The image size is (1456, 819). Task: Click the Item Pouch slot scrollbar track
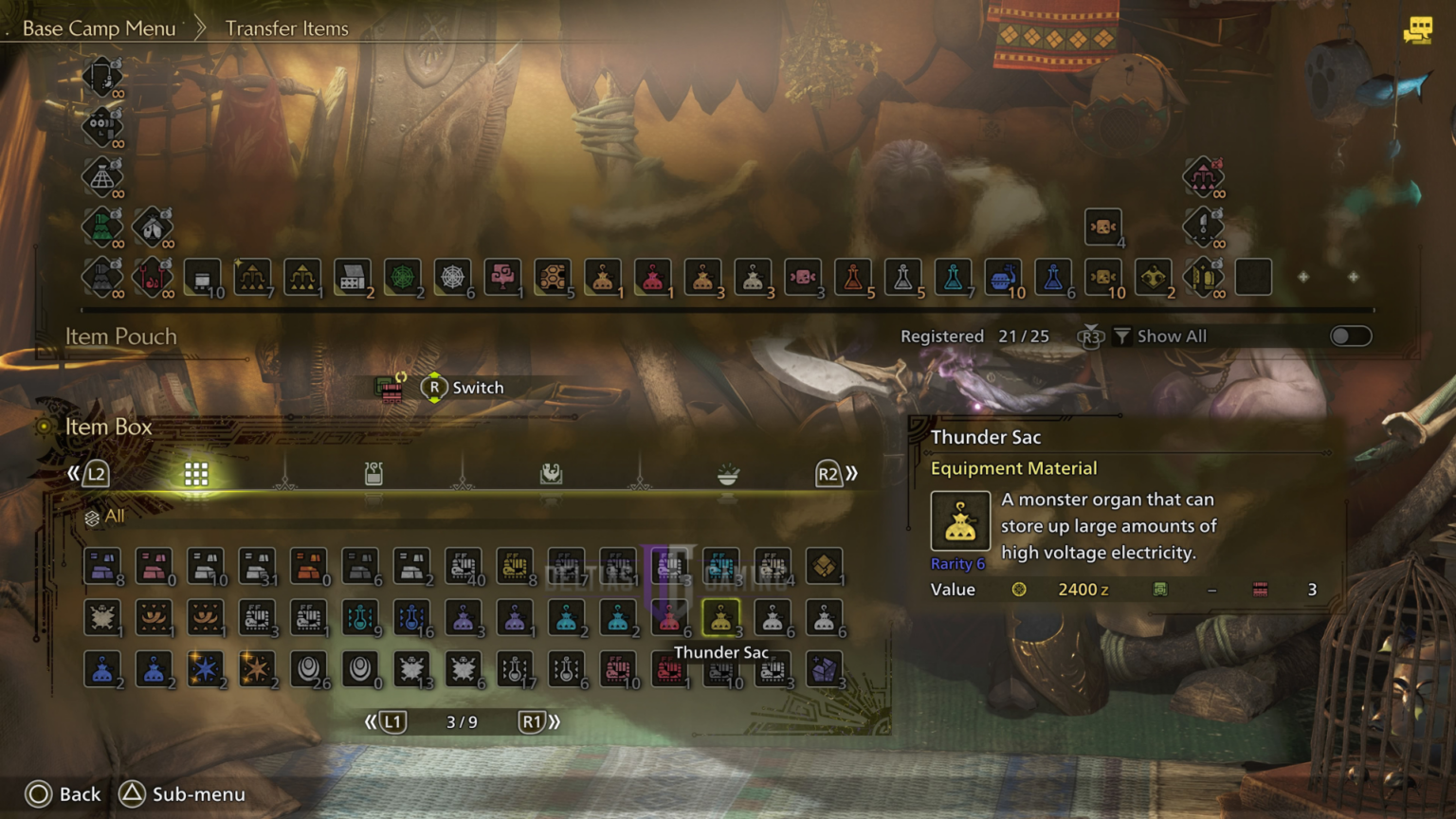point(727,308)
